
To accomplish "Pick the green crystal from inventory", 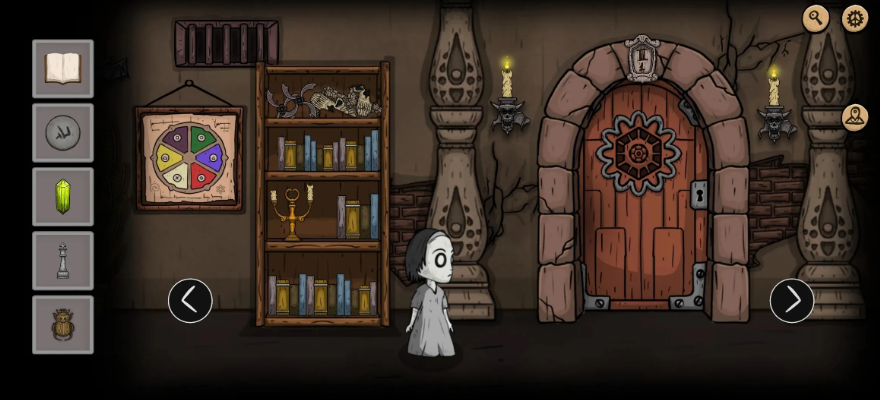I will 63,197.
